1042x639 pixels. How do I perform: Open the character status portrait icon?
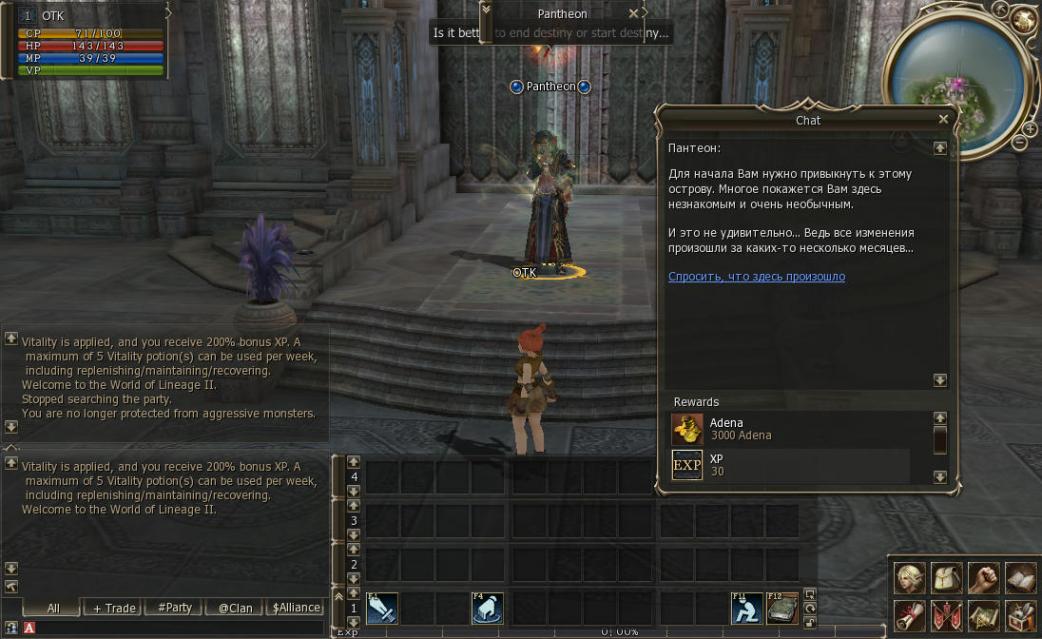(x=909, y=579)
